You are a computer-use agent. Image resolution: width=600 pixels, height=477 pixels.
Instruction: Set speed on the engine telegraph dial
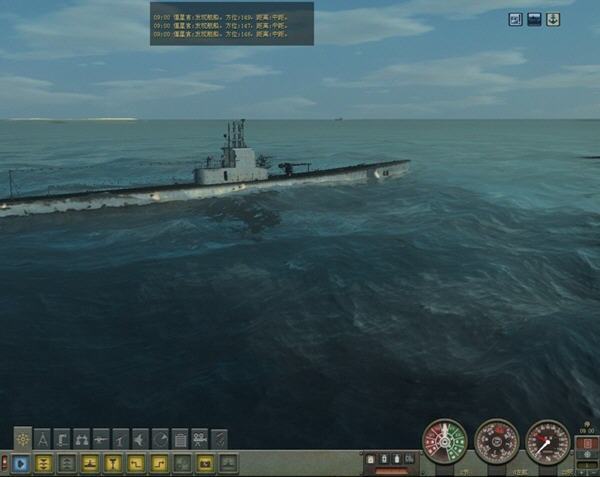tap(444, 441)
